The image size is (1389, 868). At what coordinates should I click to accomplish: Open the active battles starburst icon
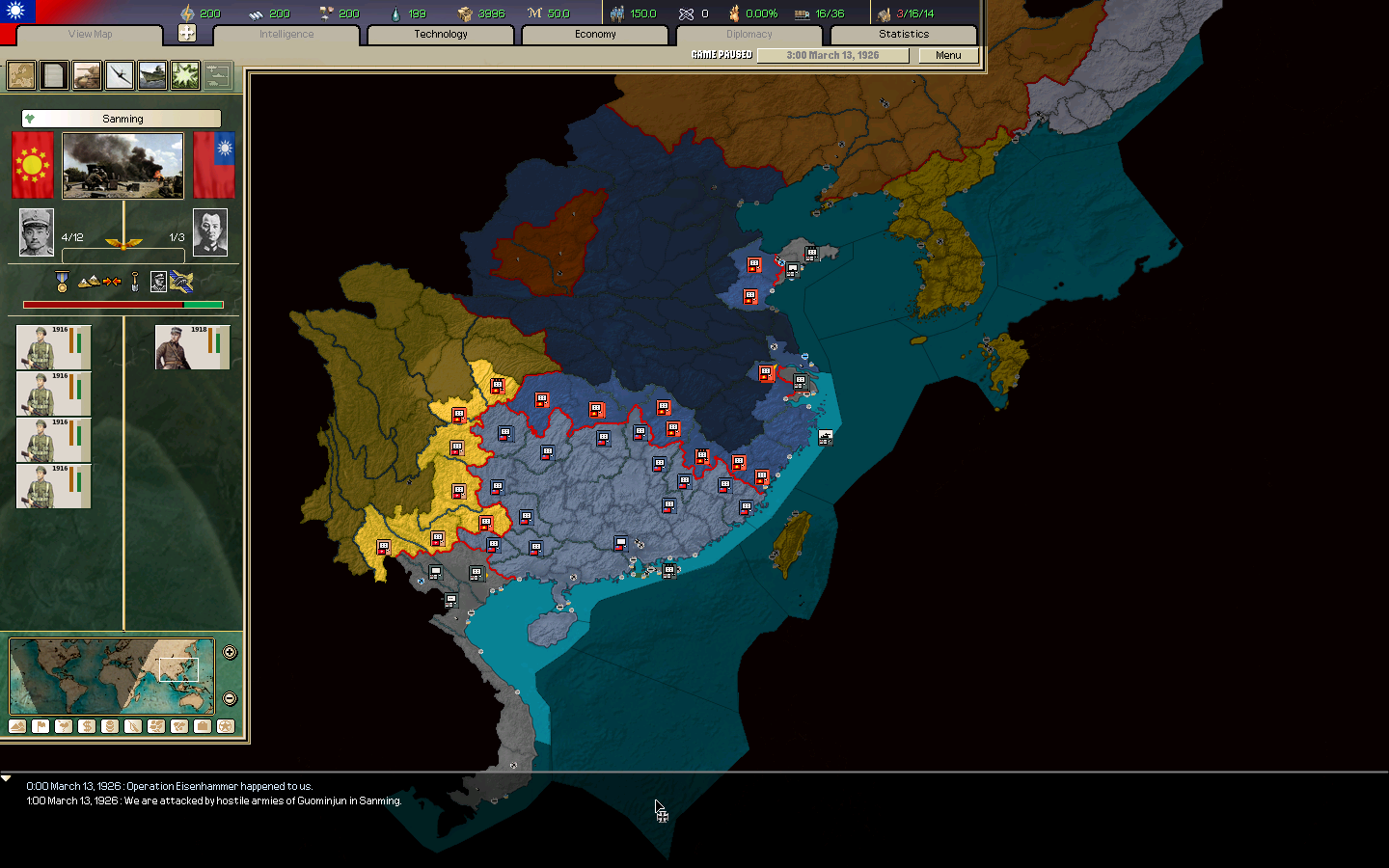pyautogui.click(x=184, y=74)
